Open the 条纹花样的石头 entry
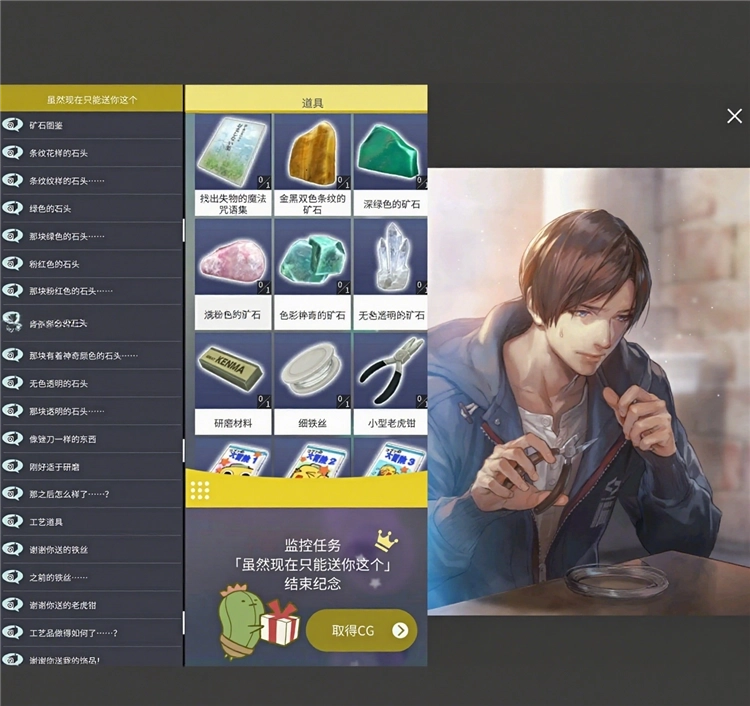This screenshot has width=750, height=706. coord(90,153)
